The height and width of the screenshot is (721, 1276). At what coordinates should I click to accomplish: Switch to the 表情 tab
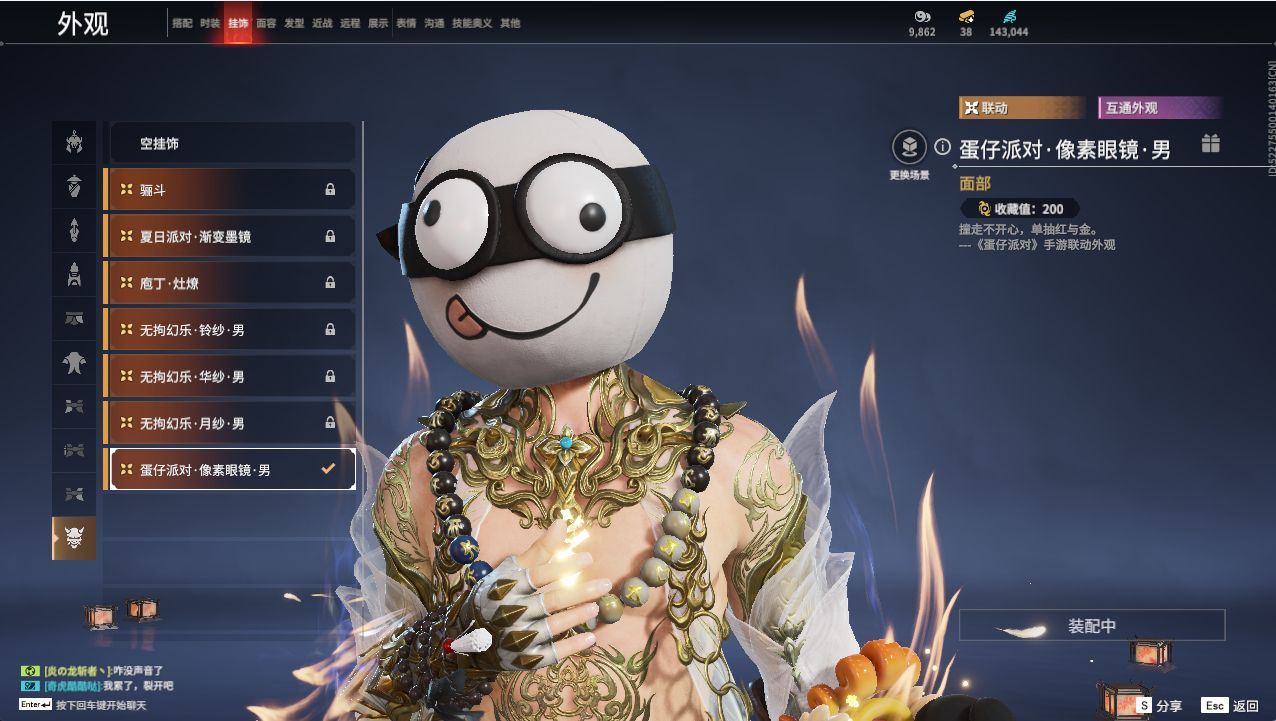[406, 23]
